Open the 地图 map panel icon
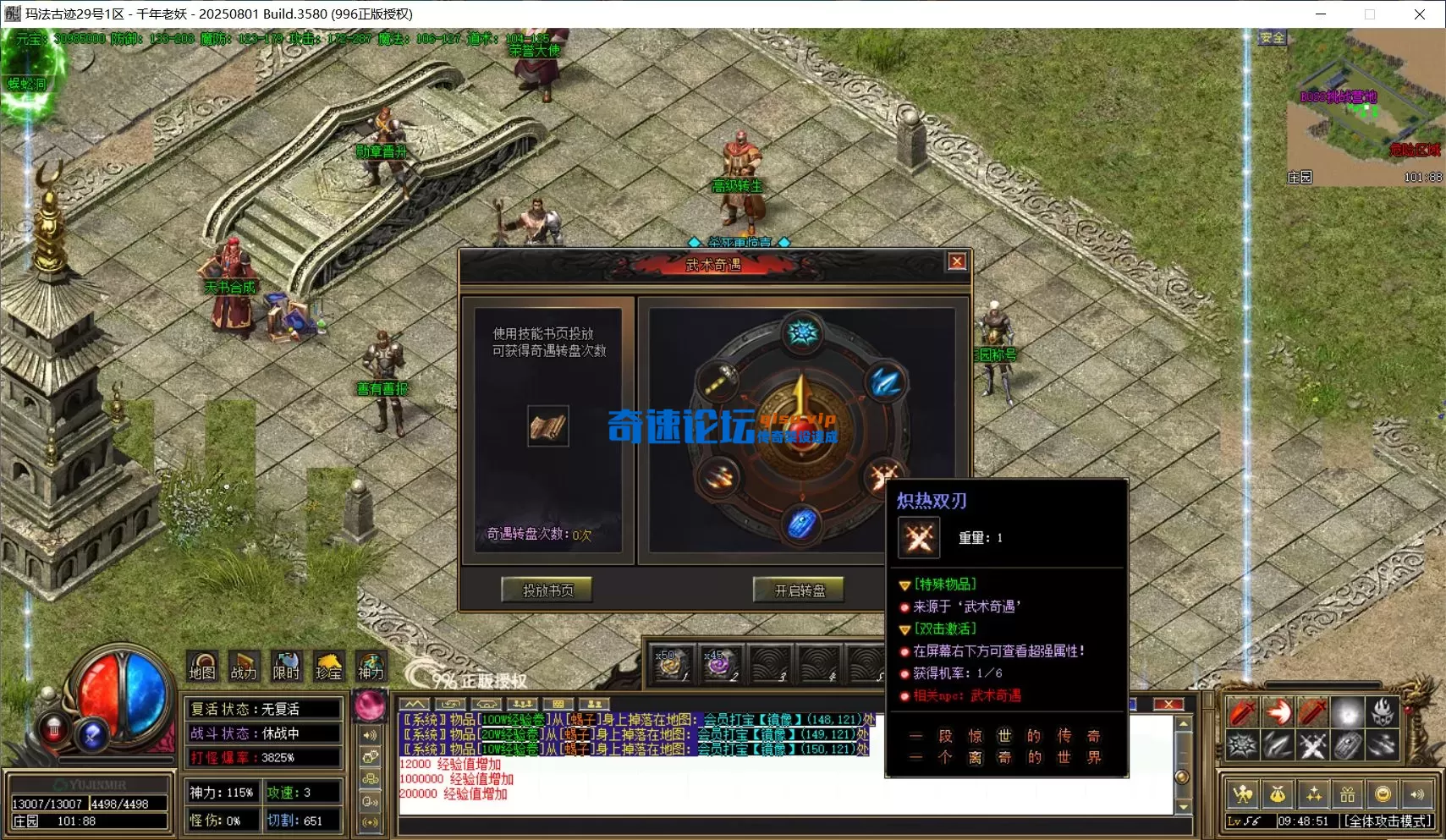 [x=202, y=666]
